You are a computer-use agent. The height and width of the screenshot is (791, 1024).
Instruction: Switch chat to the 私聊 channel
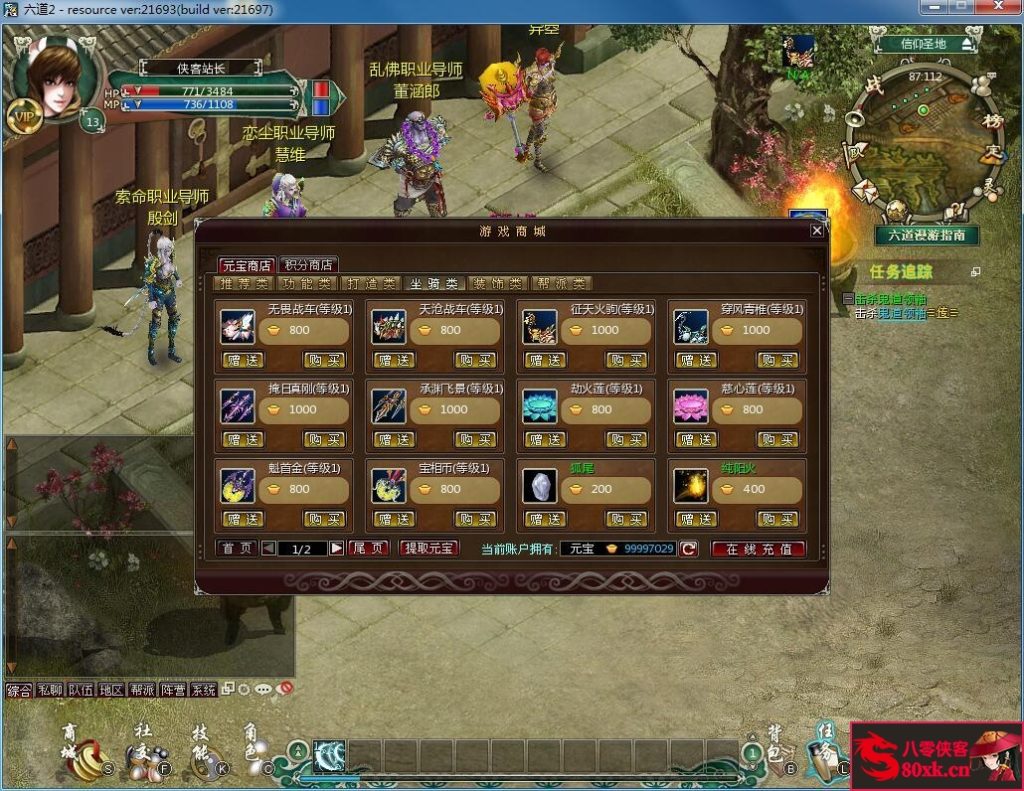click(49, 690)
